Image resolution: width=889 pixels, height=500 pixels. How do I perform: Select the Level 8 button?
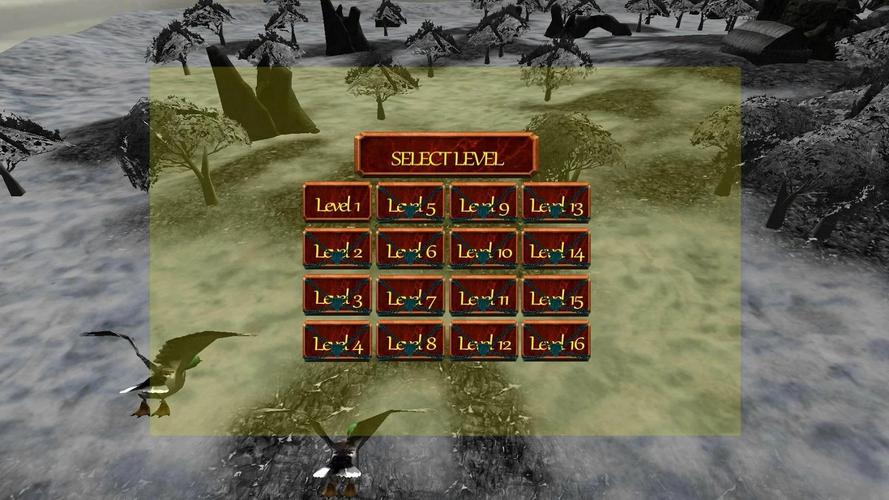pos(410,342)
